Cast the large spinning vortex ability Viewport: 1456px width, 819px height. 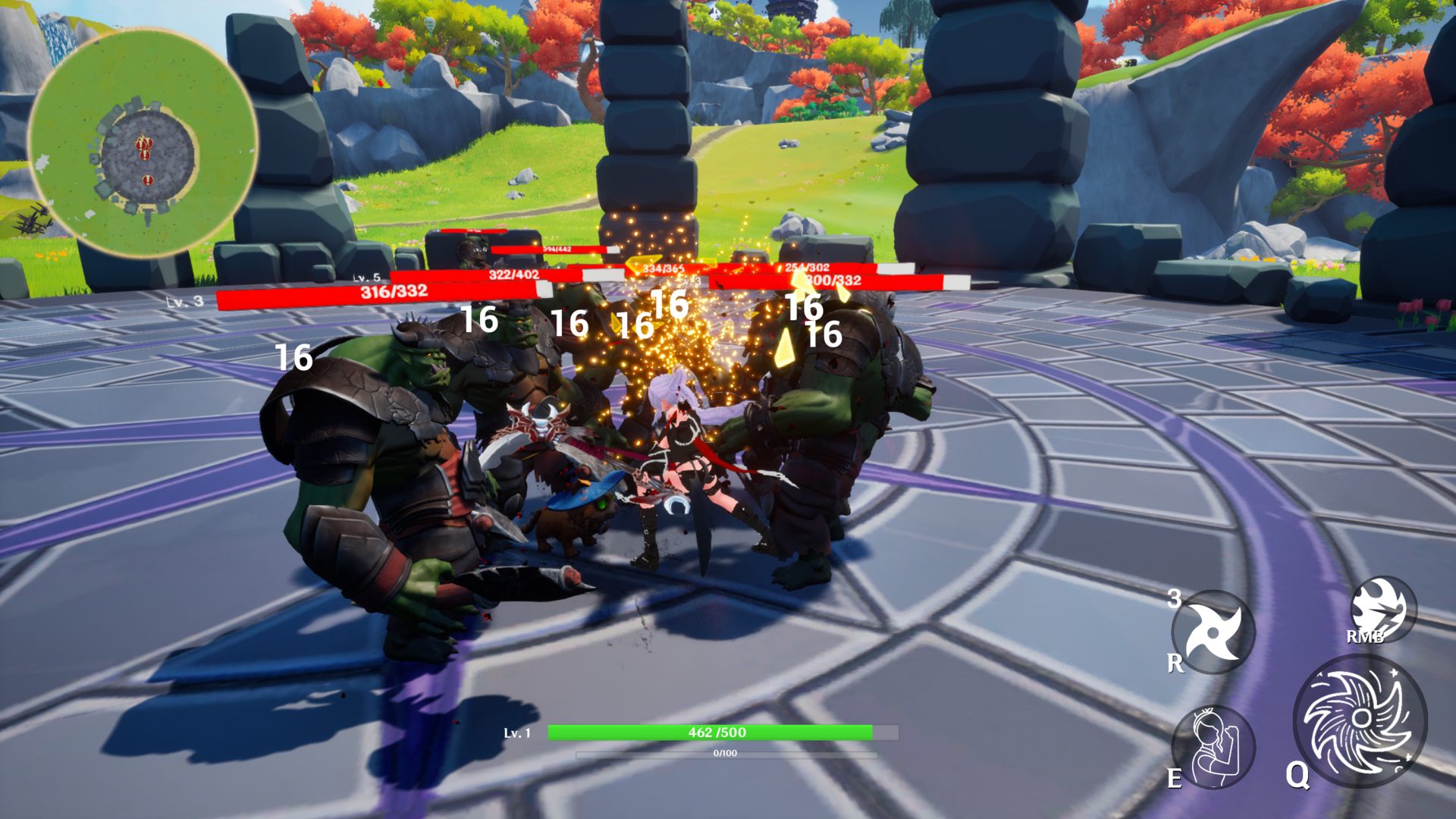pos(1360,720)
